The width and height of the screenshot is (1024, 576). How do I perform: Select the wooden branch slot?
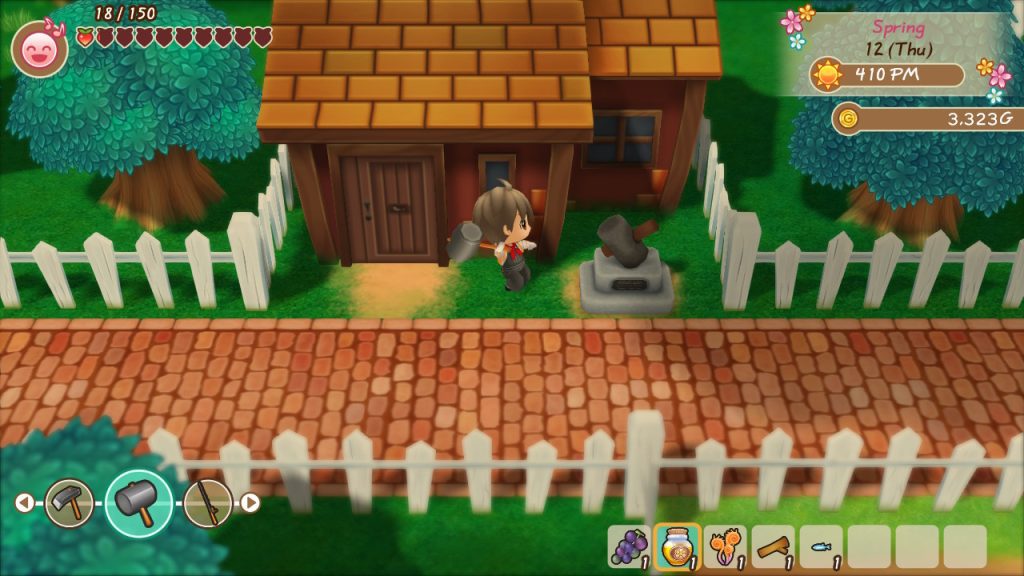pyautogui.click(x=773, y=547)
